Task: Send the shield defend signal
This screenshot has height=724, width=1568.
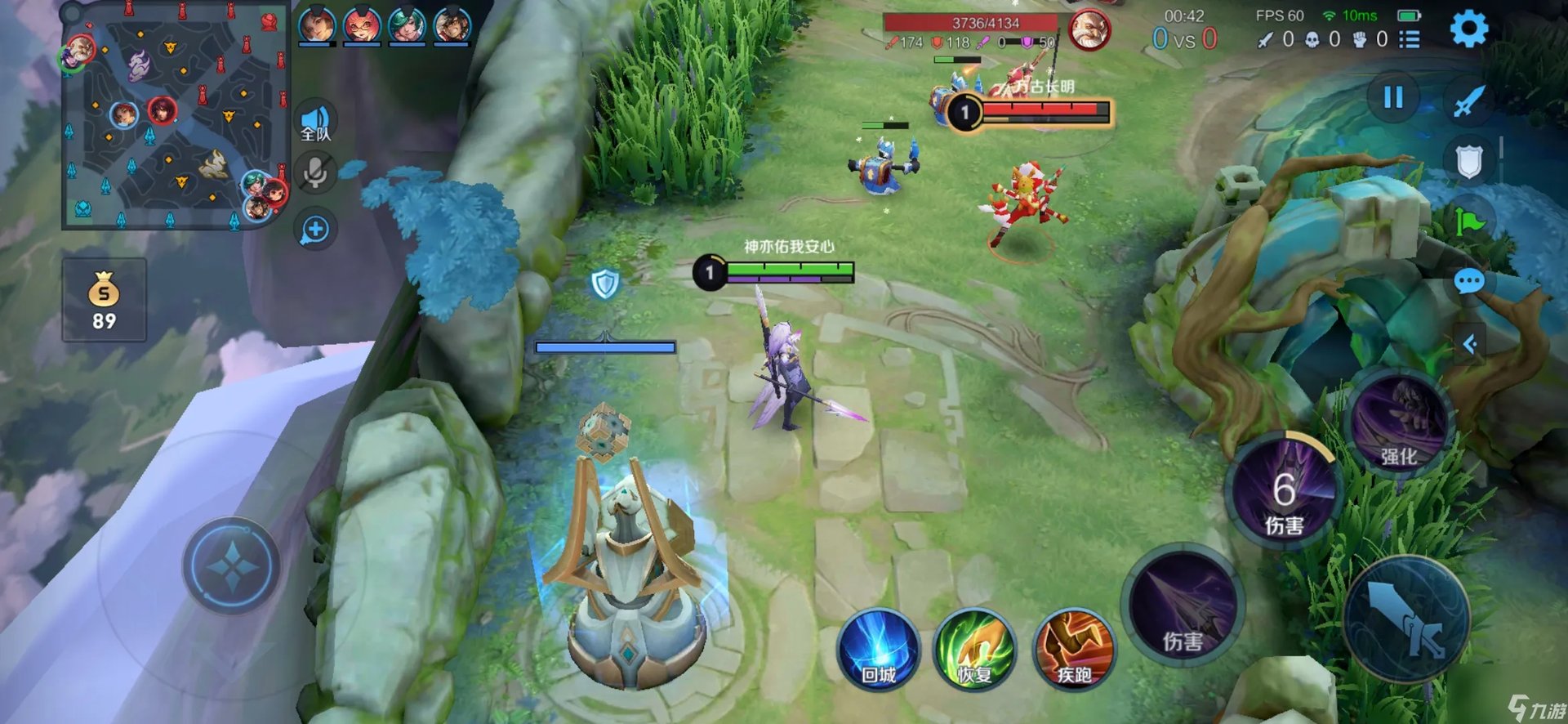Action: [1468, 161]
